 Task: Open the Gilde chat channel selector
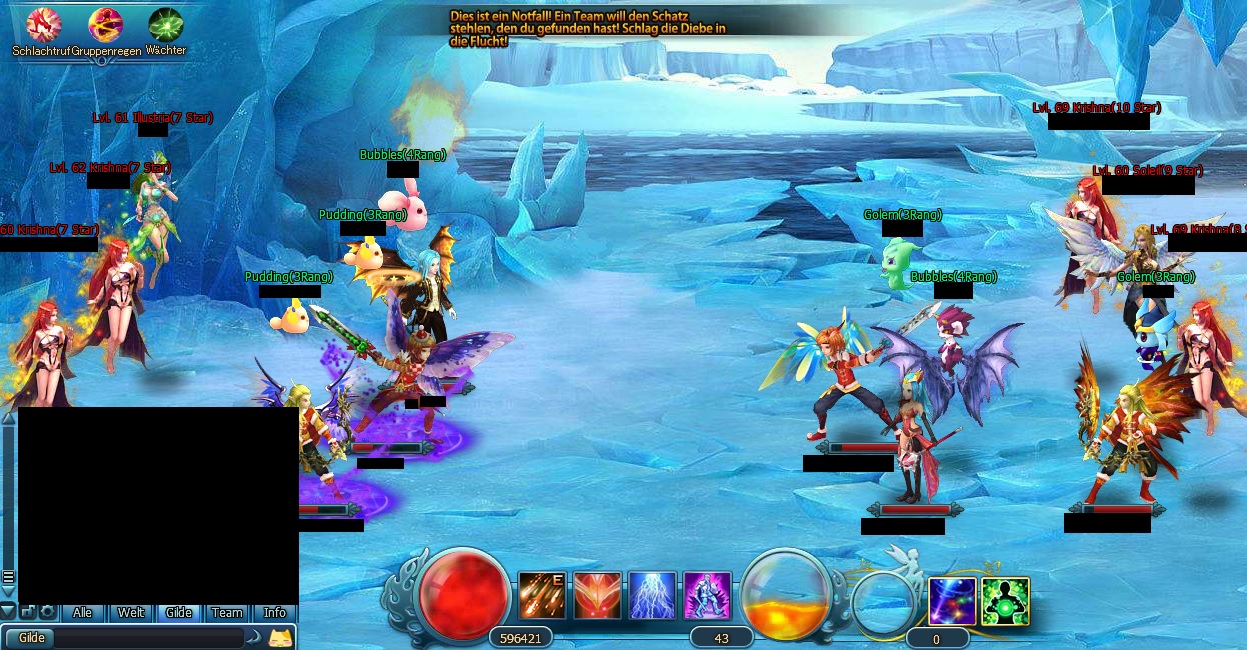(32, 638)
